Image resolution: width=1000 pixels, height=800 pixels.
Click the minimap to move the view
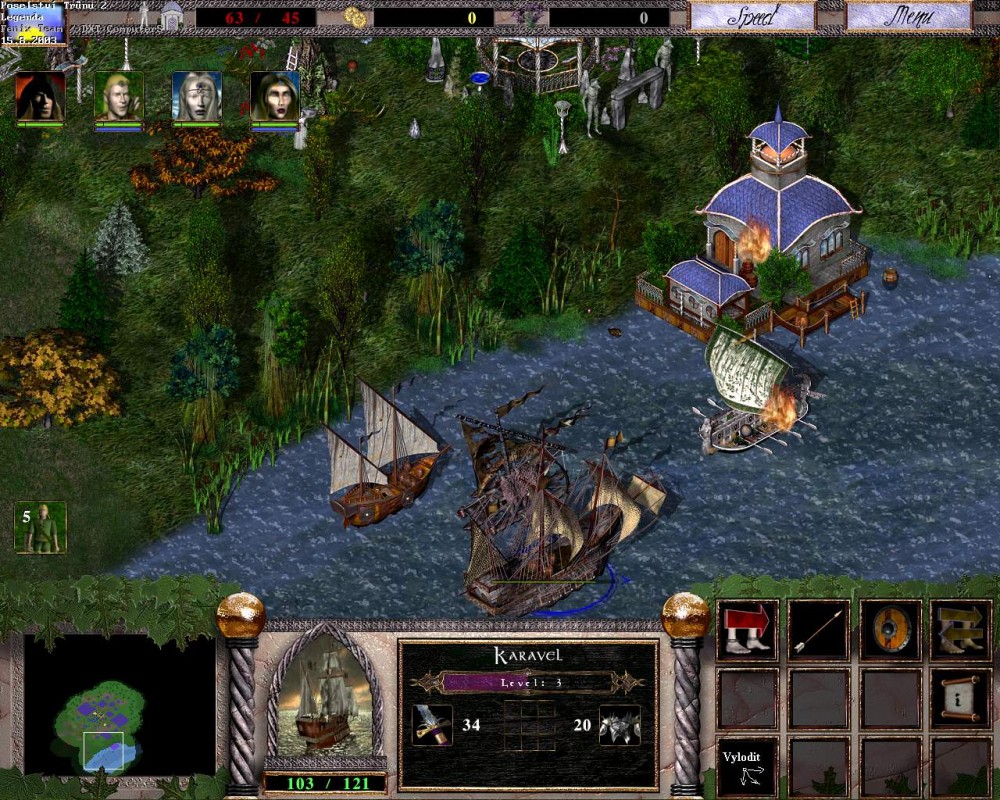[x=119, y=703]
